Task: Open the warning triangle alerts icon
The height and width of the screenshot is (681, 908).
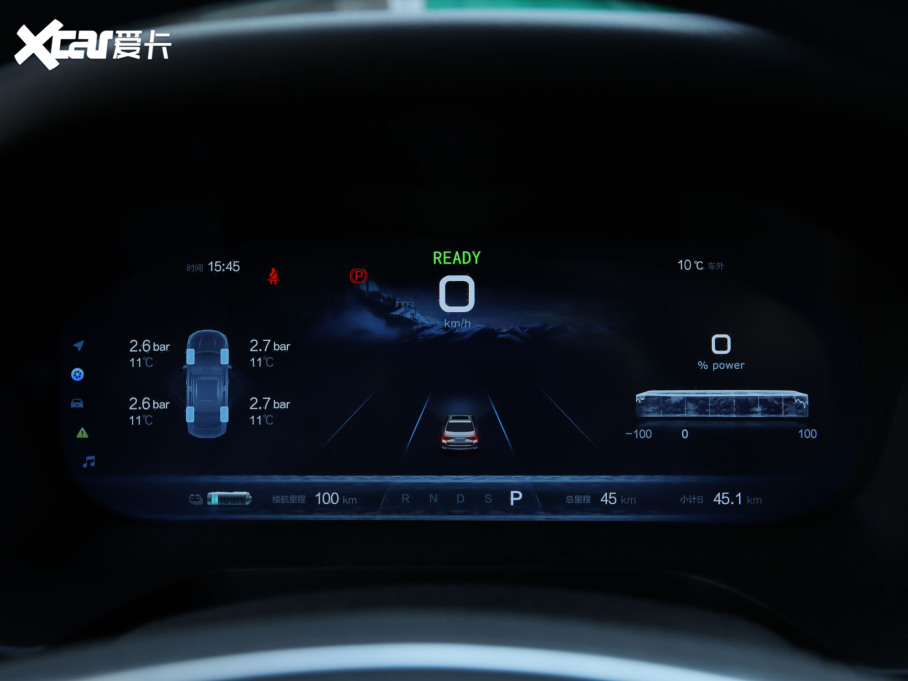Action: 82,433
